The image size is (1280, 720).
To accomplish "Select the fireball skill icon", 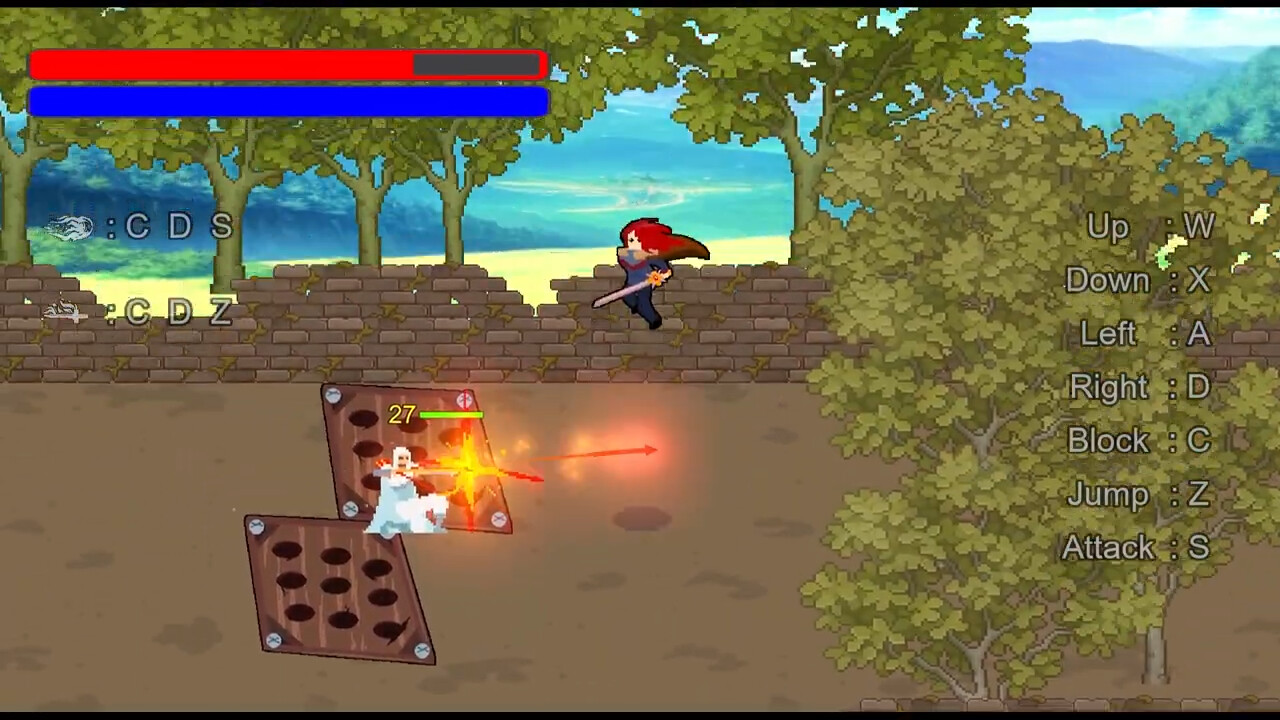I will pyautogui.click(x=70, y=227).
